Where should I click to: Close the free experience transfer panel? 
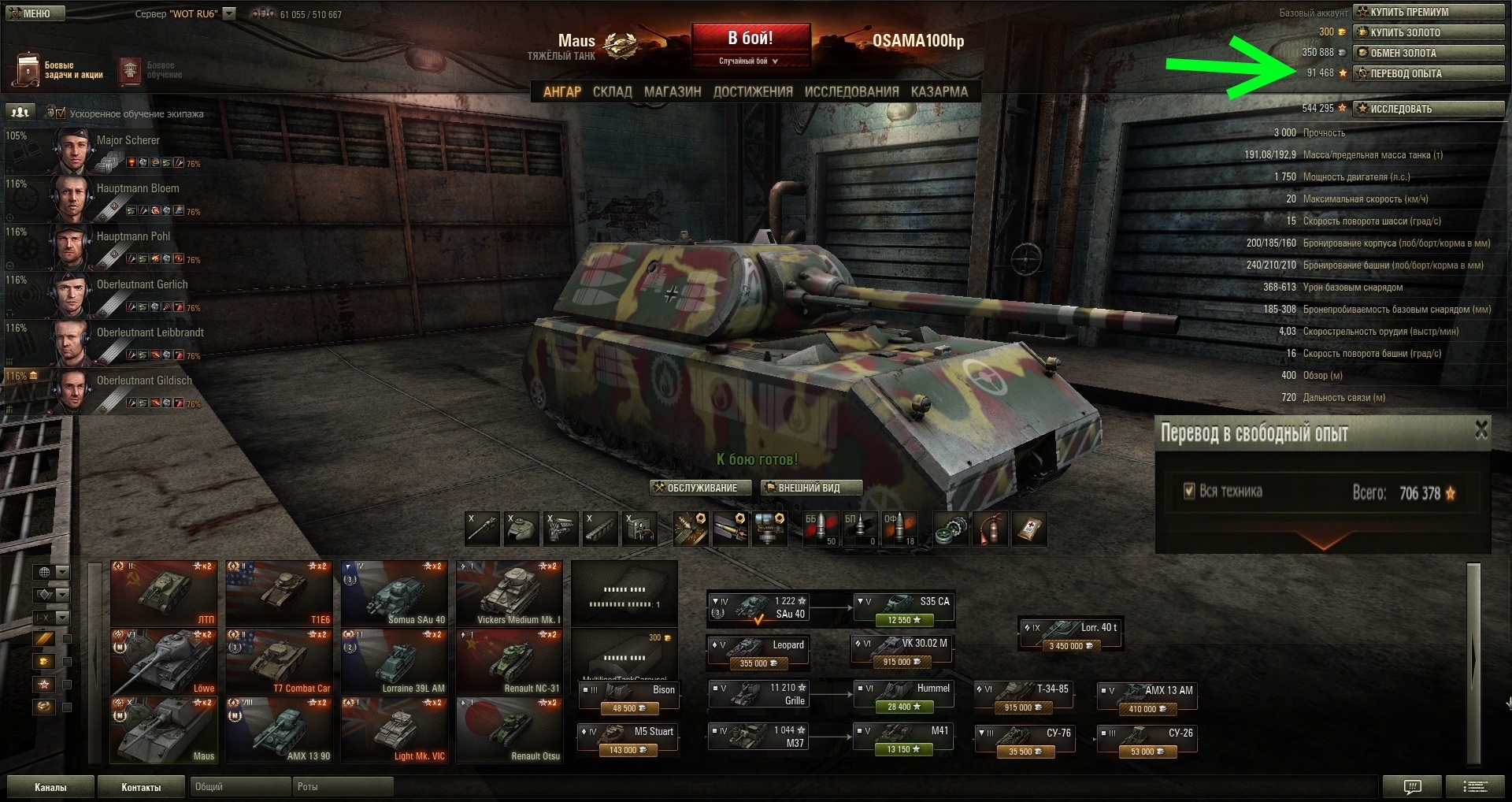(1481, 429)
